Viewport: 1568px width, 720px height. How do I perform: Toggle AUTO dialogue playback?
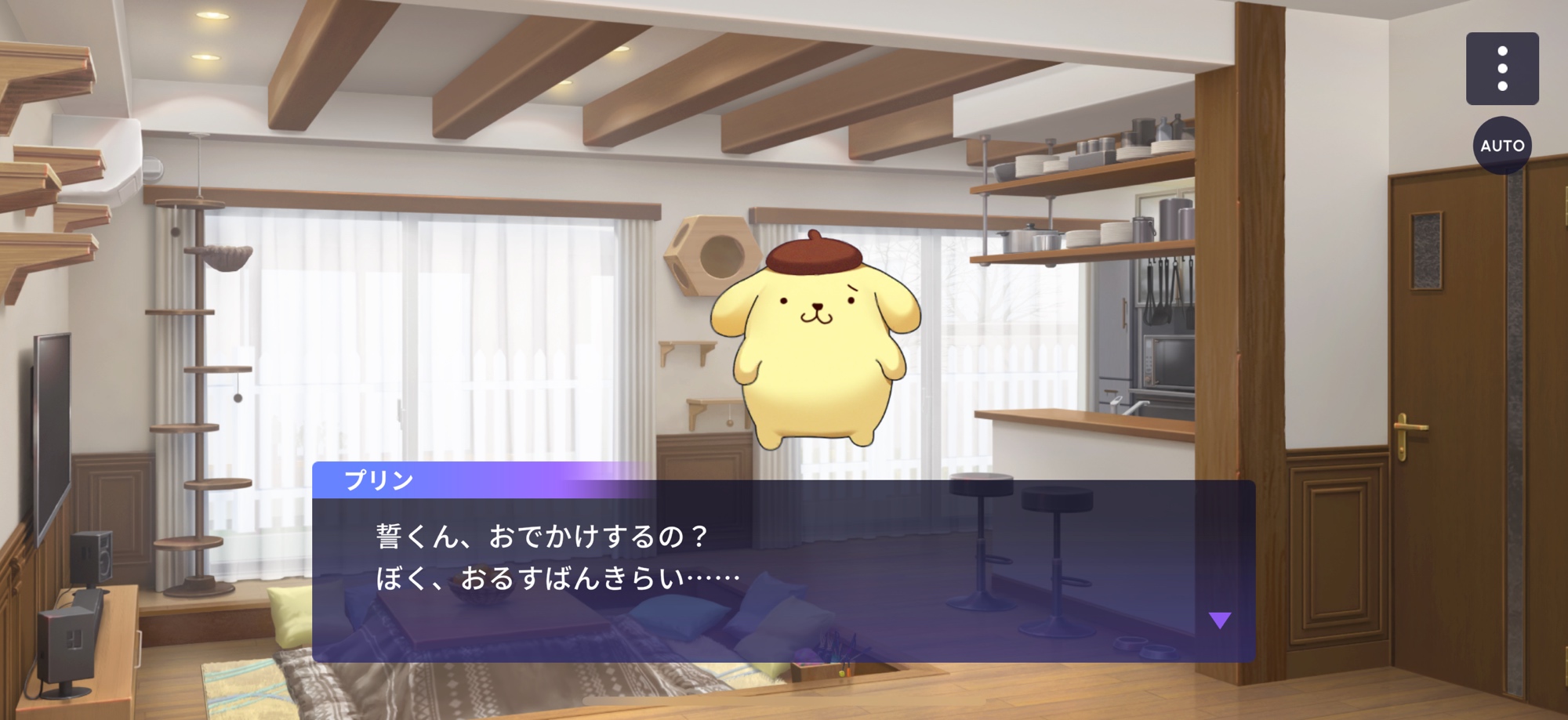[x=1501, y=146]
